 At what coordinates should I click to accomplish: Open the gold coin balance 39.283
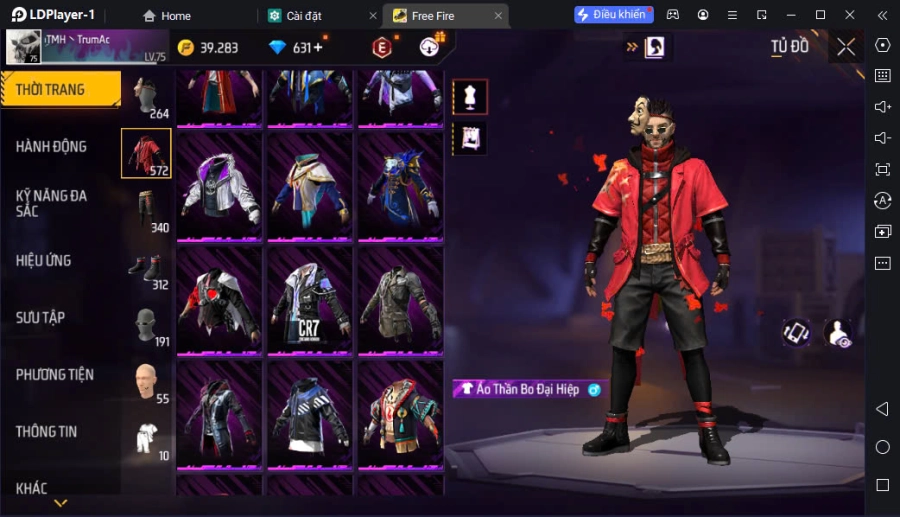pos(208,48)
